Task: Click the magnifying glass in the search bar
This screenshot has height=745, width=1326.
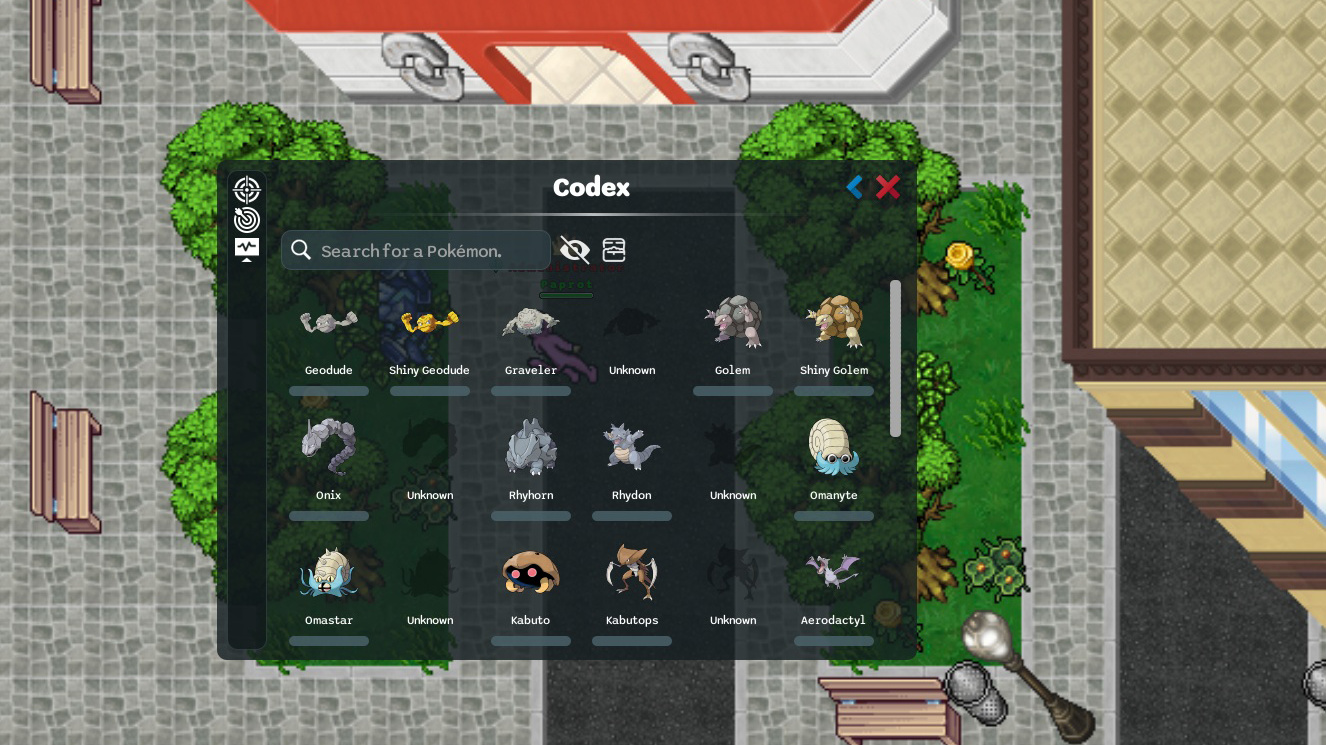Action: [301, 249]
